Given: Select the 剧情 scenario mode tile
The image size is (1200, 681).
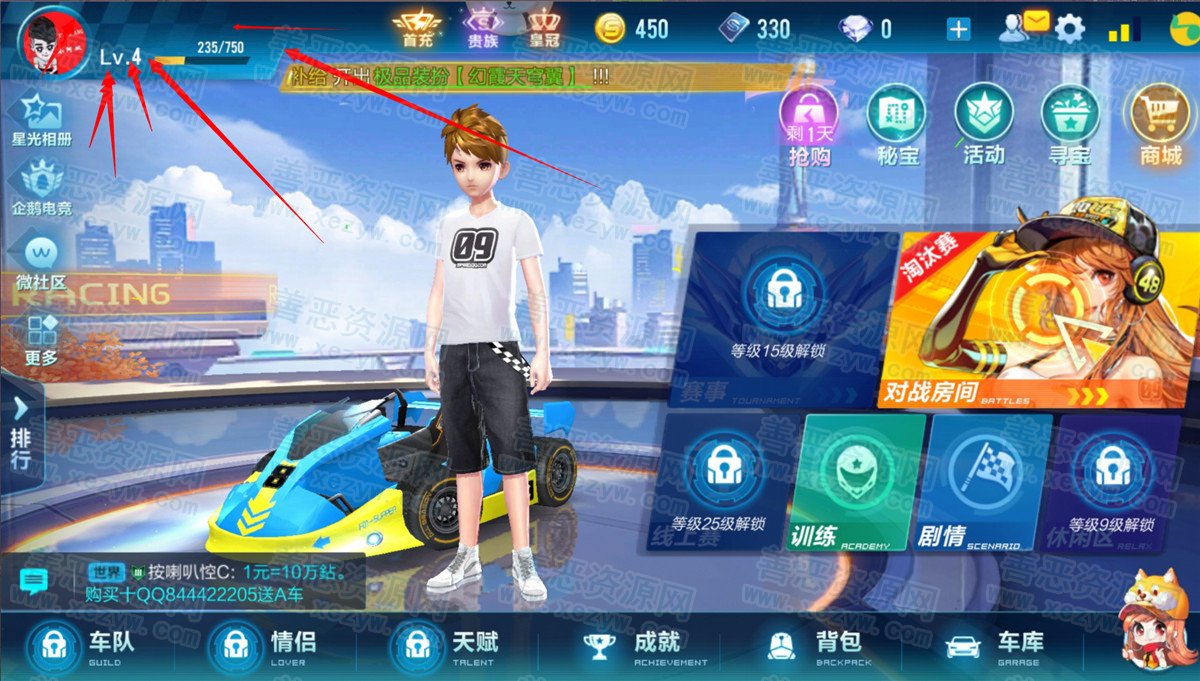Looking at the screenshot, I should point(989,483).
